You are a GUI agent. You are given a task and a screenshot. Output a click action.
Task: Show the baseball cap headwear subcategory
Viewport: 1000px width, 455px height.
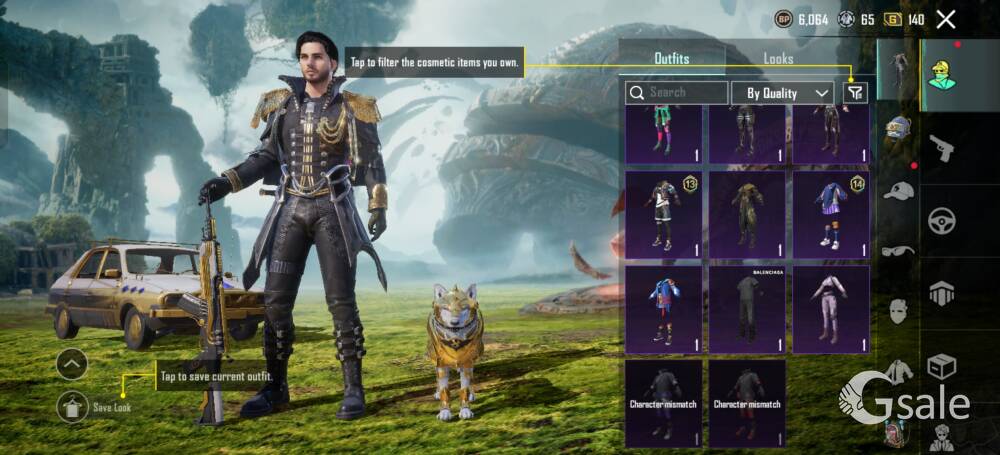pos(898,190)
